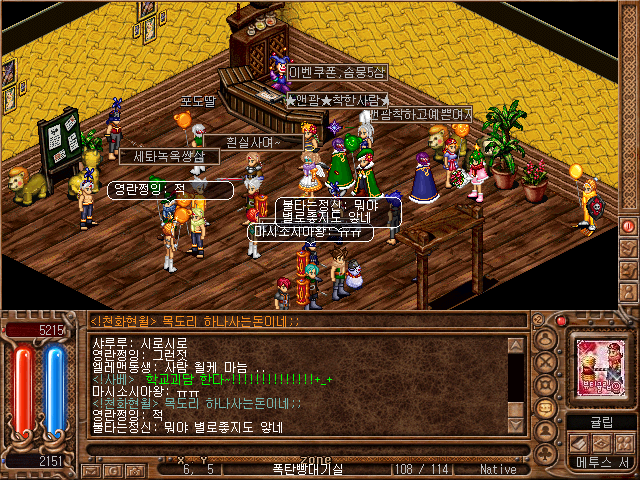
Task: Click the chat input bar below the log
Action: point(300,453)
